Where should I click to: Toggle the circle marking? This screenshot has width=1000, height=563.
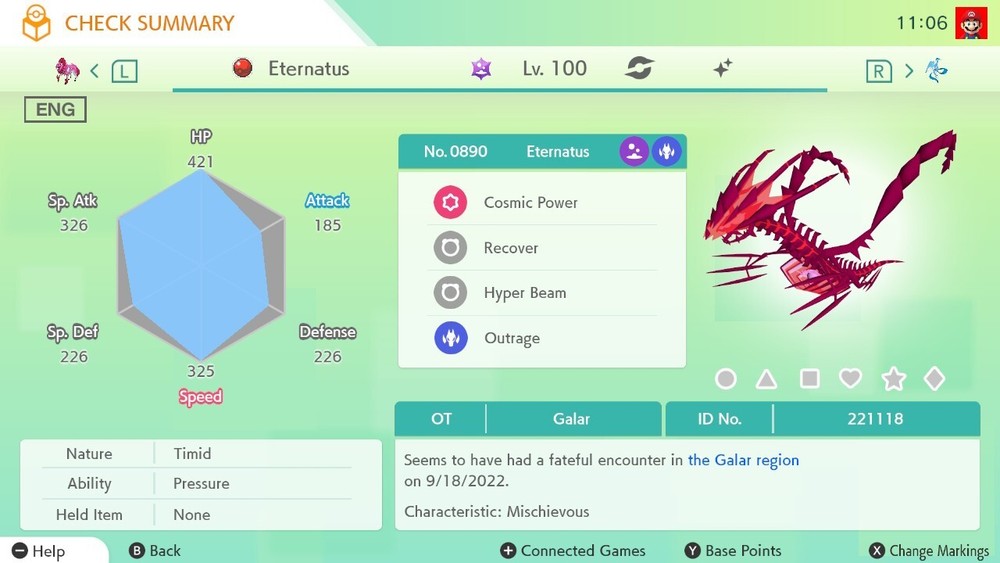click(x=726, y=379)
